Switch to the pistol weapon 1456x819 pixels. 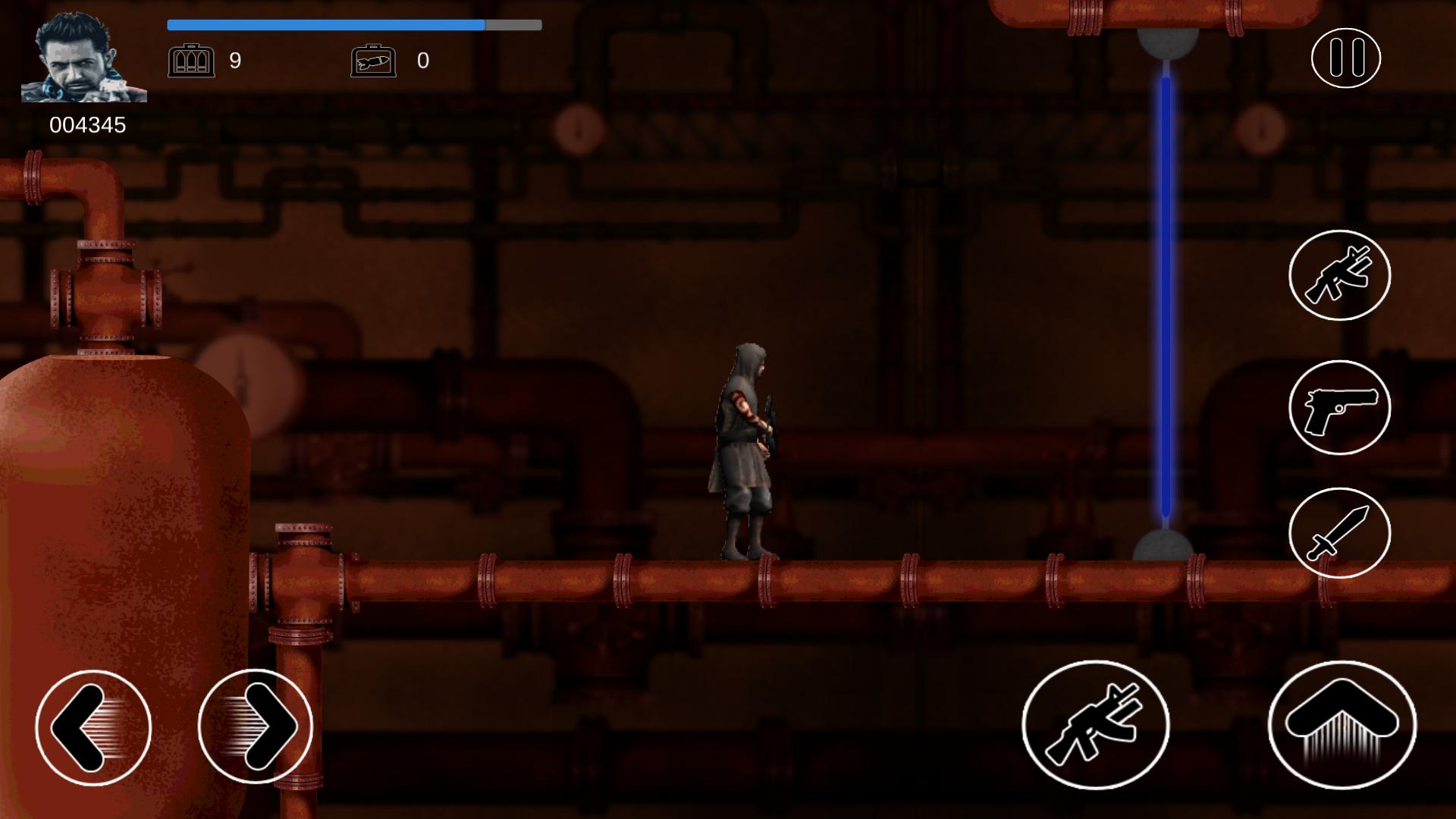(1339, 408)
